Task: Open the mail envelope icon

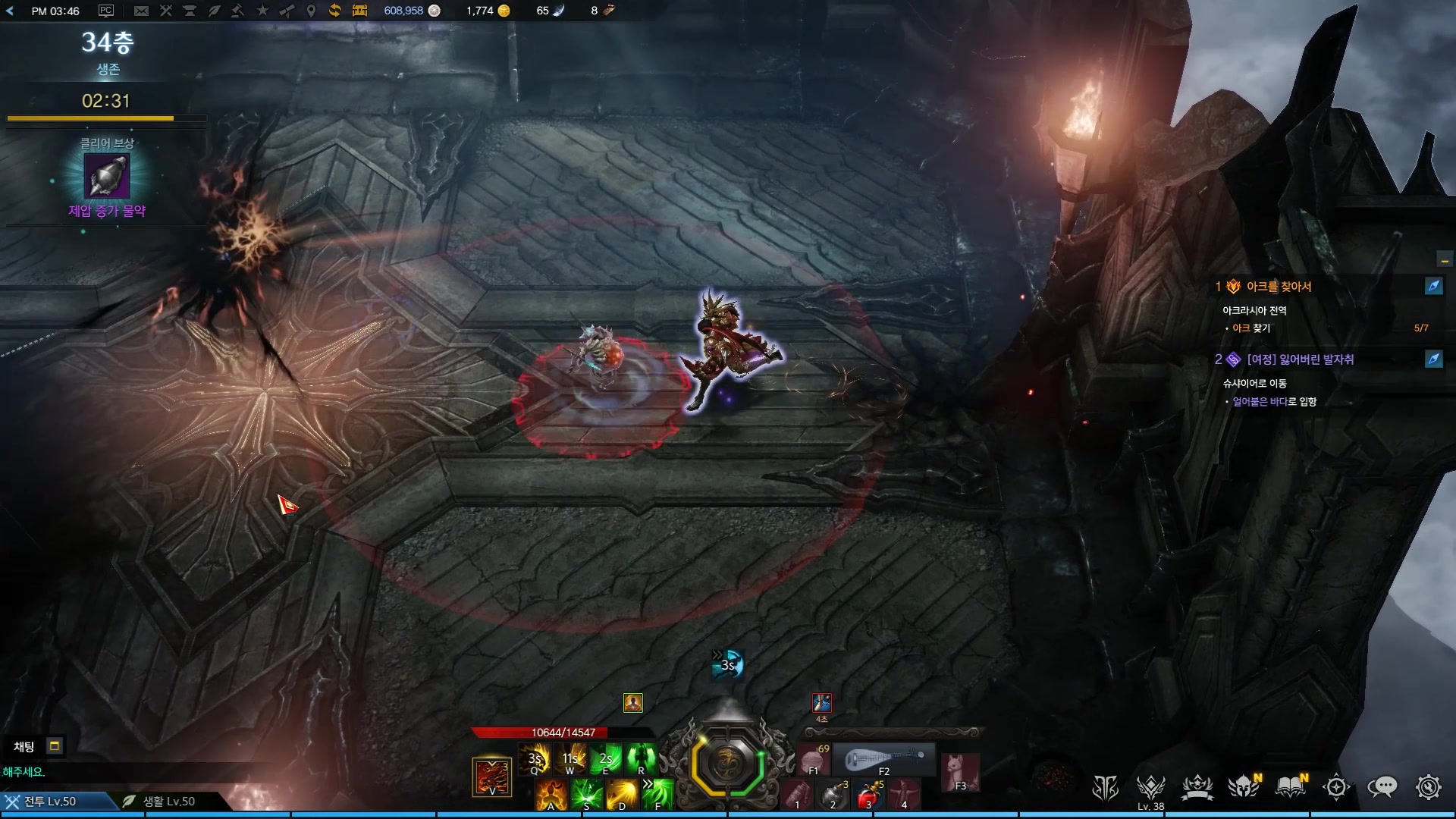Action: (141, 11)
